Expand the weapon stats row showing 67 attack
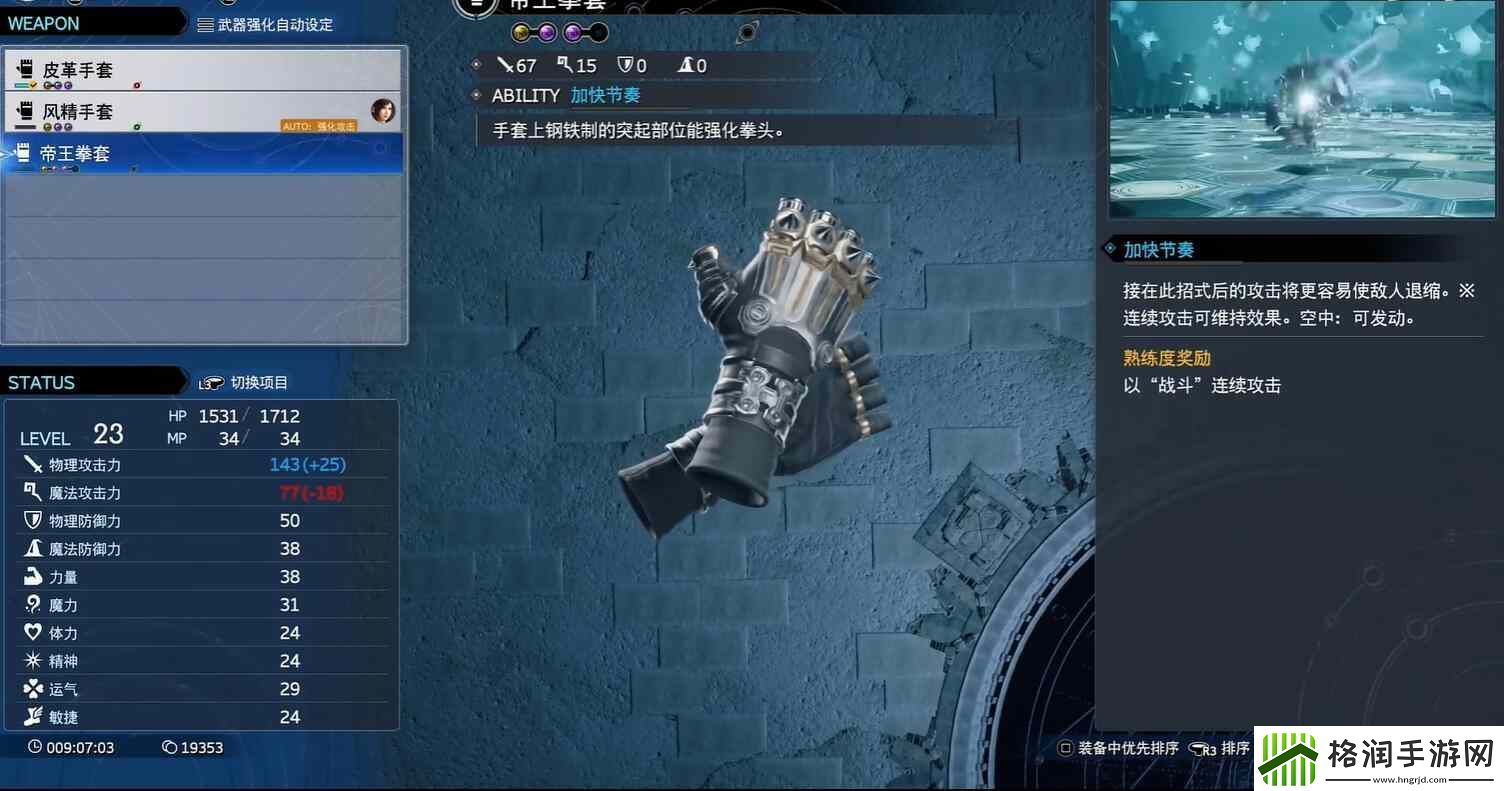 click(520, 65)
